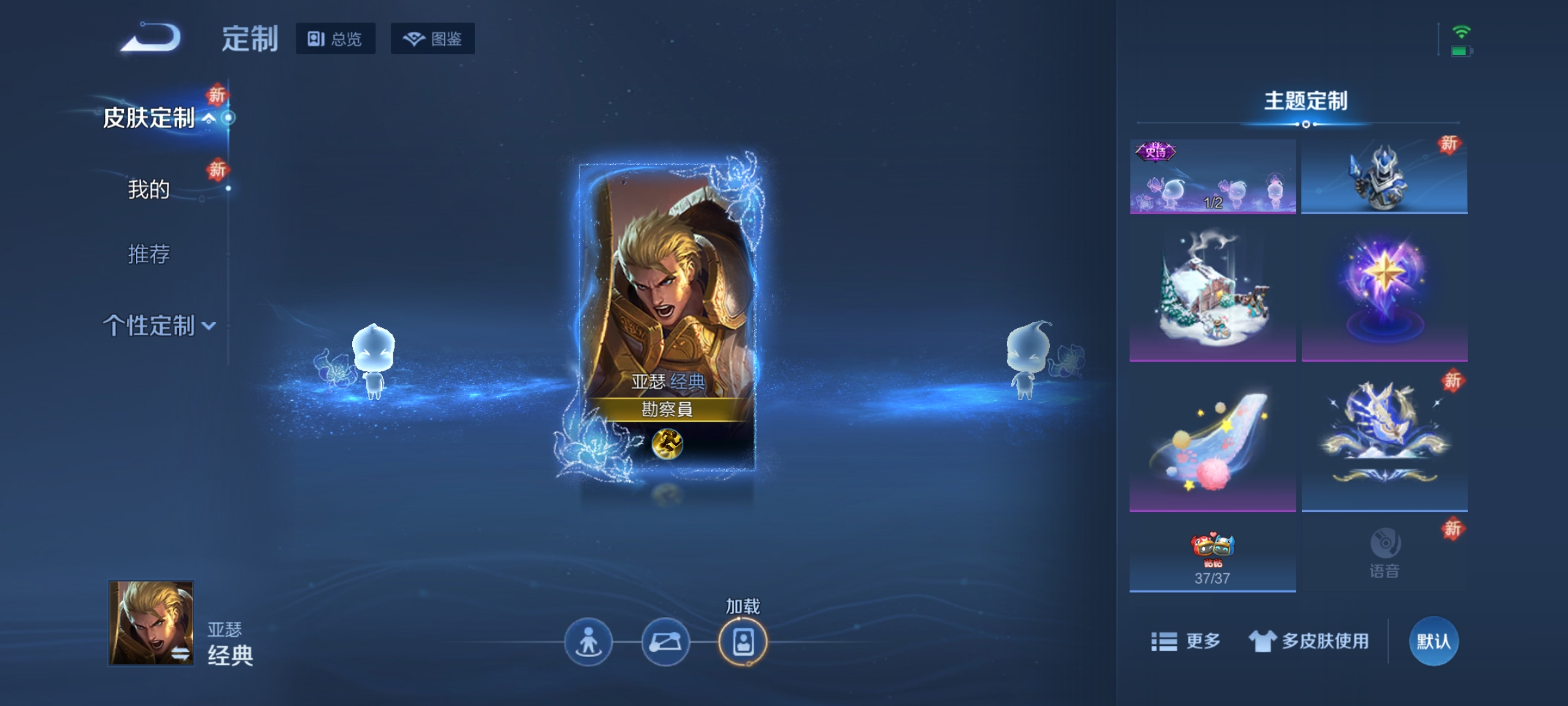Reset customization with the 默认 button

[x=1433, y=641]
